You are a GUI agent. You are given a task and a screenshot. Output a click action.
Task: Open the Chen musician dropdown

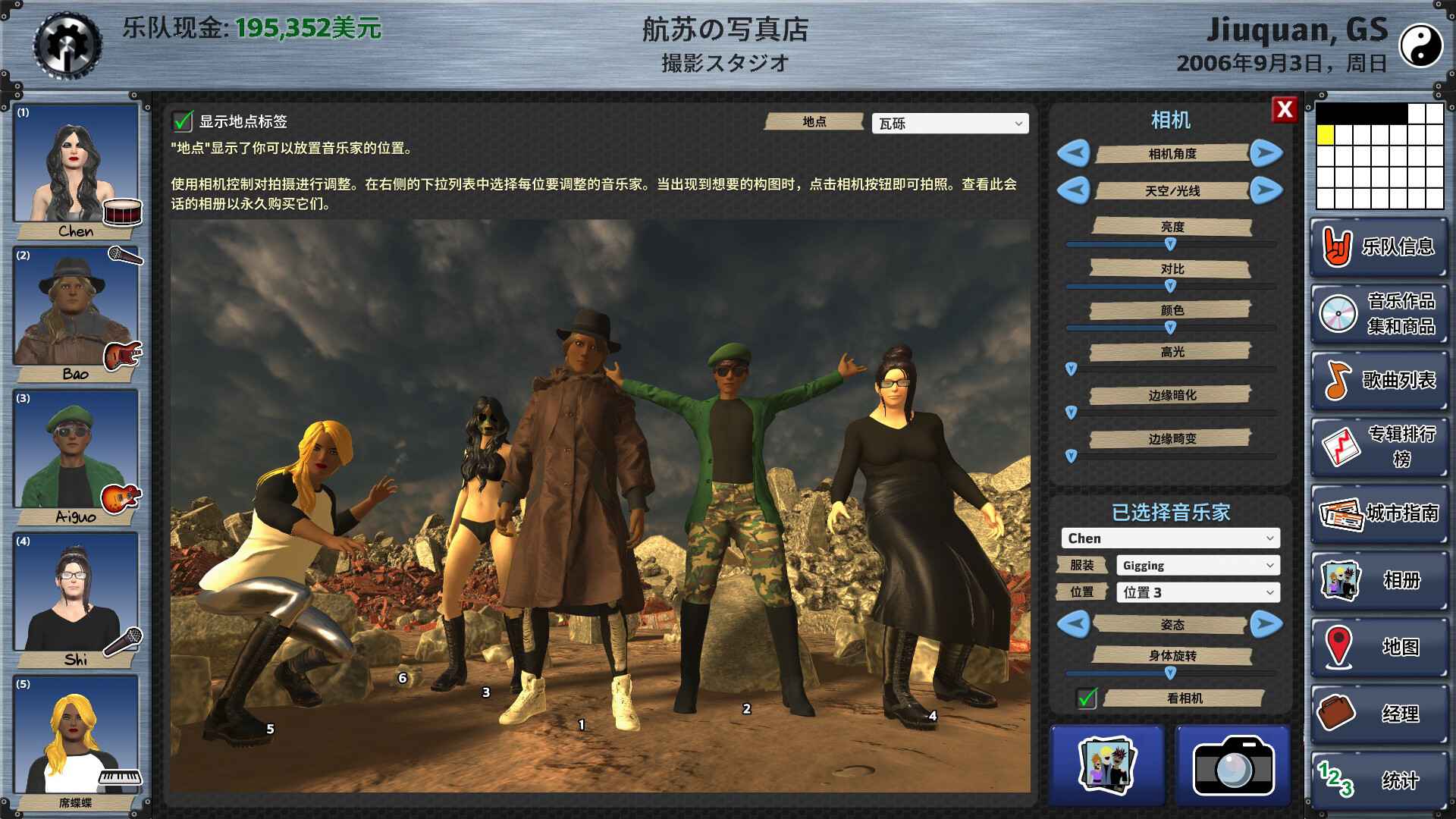[1170, 538]
